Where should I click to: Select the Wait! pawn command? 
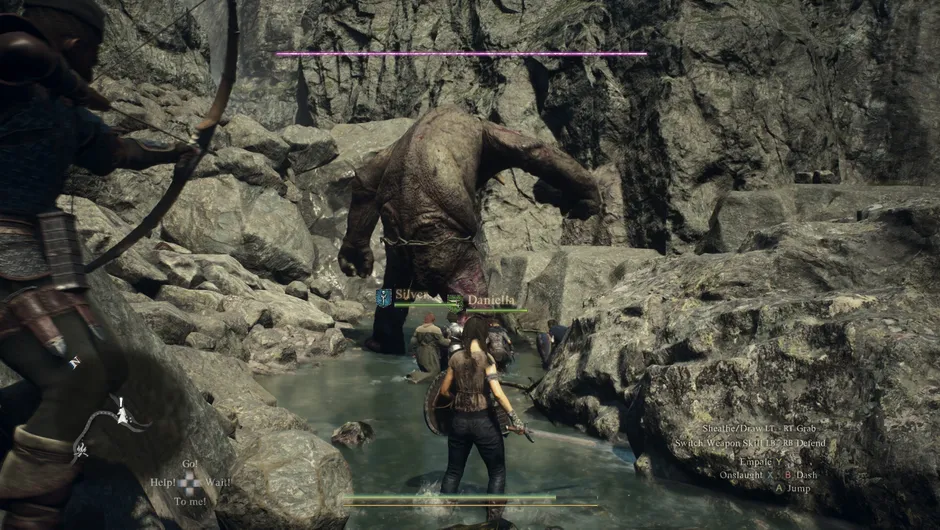coord(218,482)
